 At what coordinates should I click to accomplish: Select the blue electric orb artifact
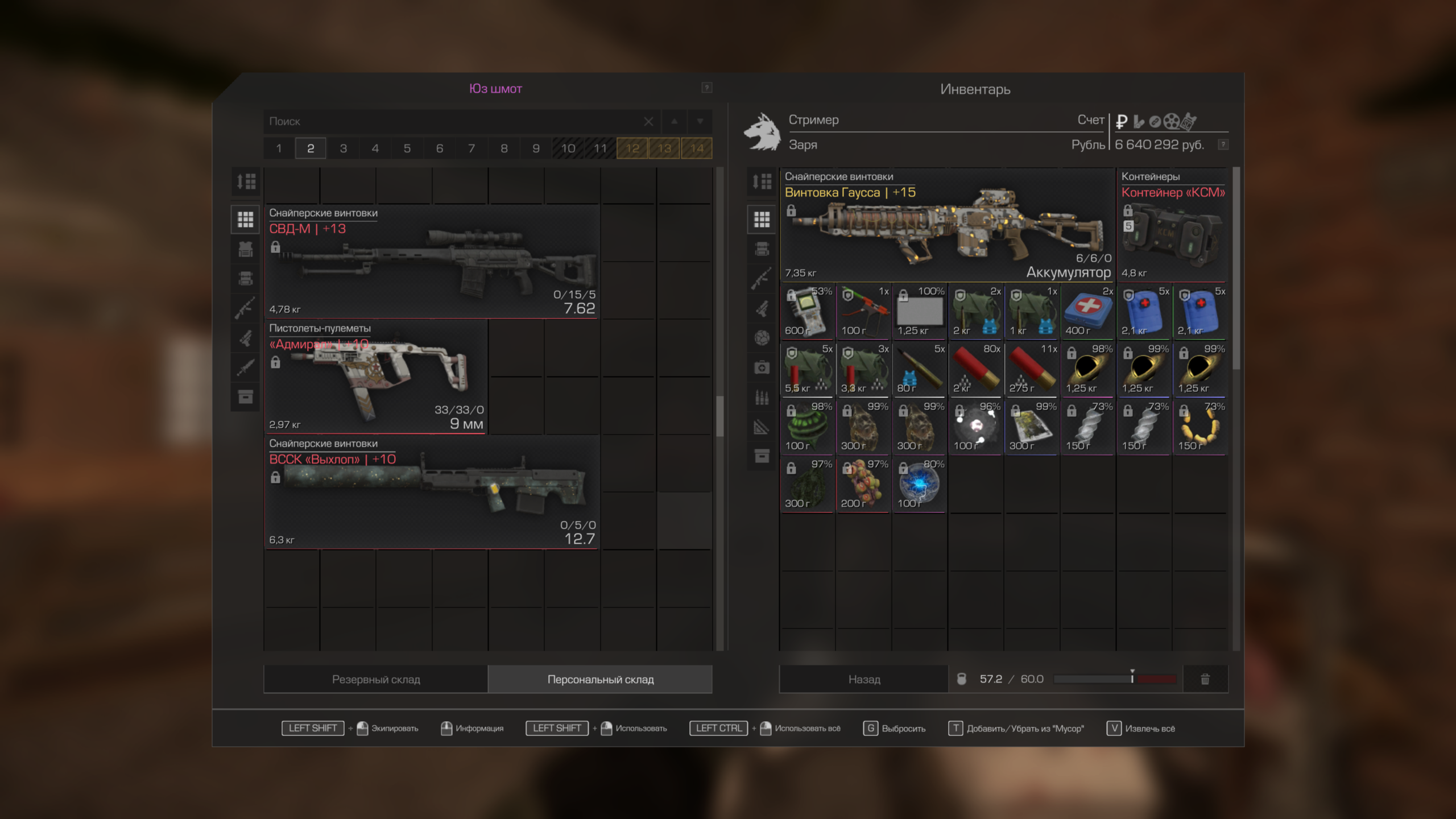pos(919,484)
